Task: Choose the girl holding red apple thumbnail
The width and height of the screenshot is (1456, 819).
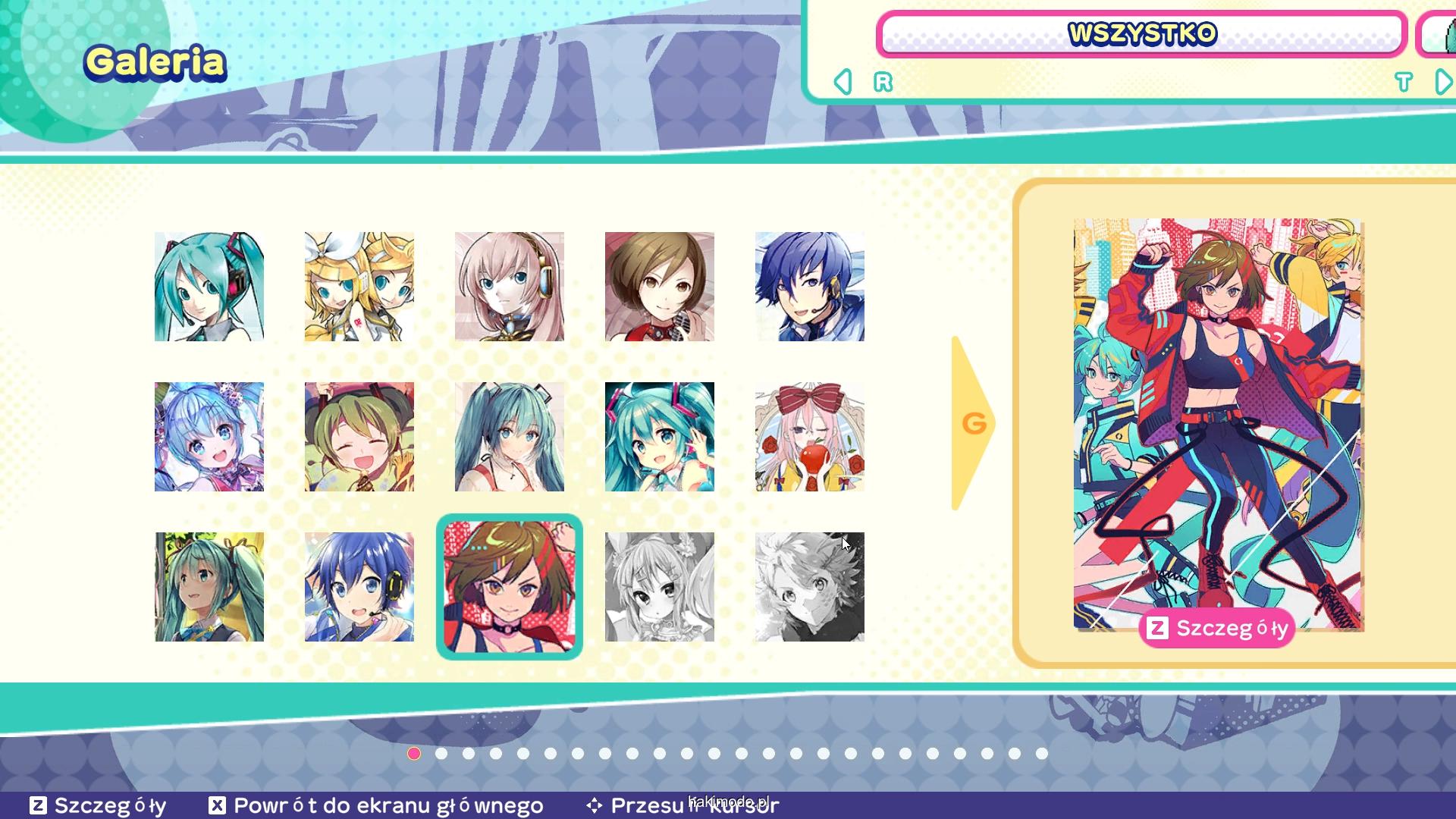Action: (x=810, y=437)
